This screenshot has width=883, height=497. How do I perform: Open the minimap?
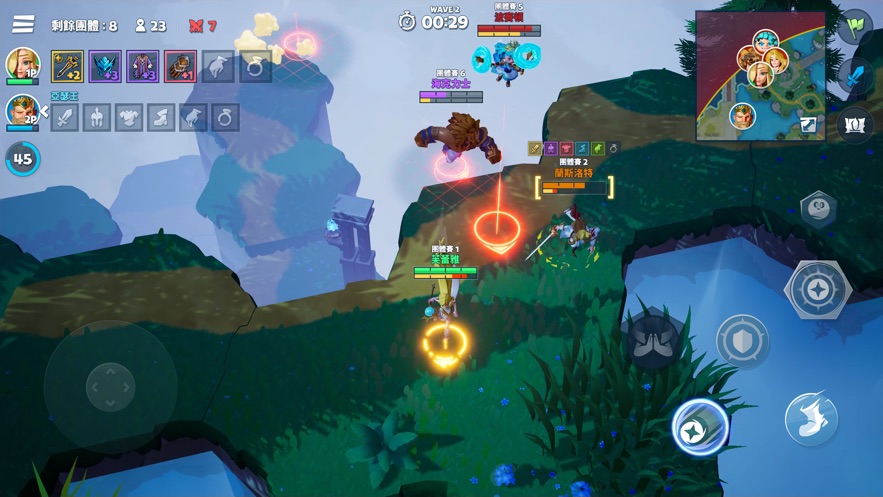[760, 75]
